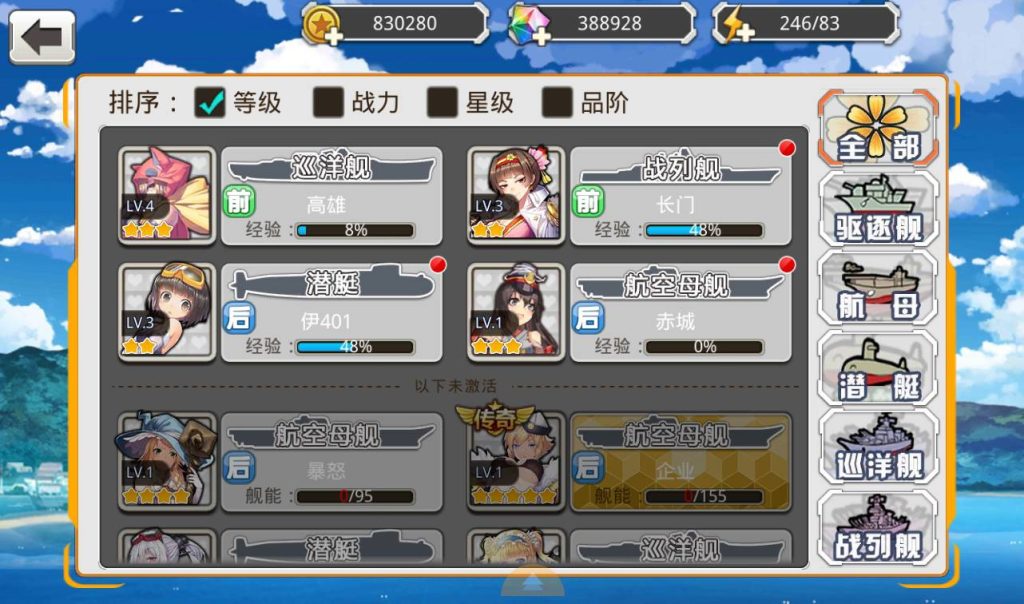Show all ships with 全部 tab
Viewport: 1024px width, 604px height.
click(878, 128)
